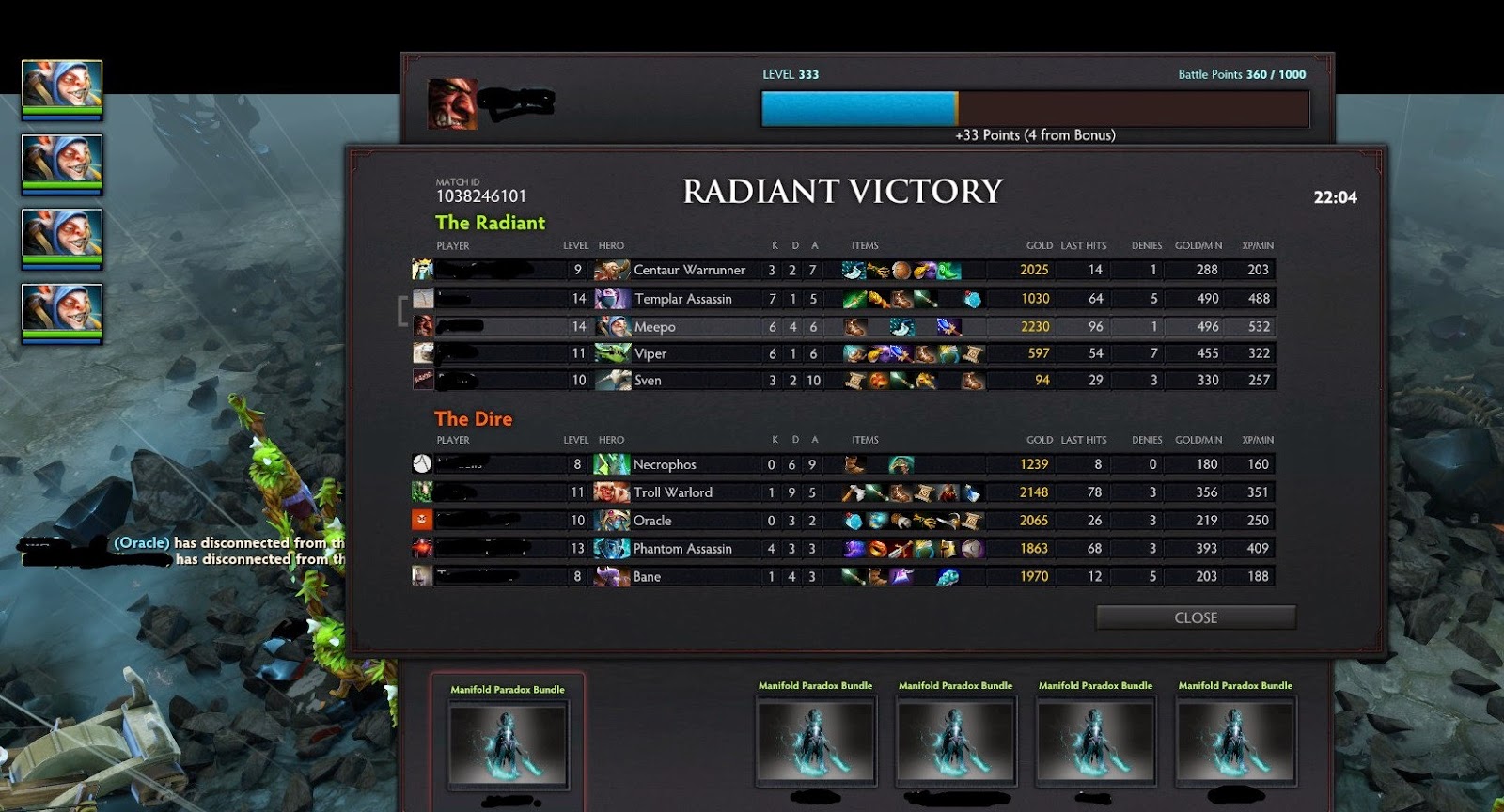Click the Templar Assassin hero portrait
Image resolution: width=1504 pixels, height=812 pixels.
(612, 299)
